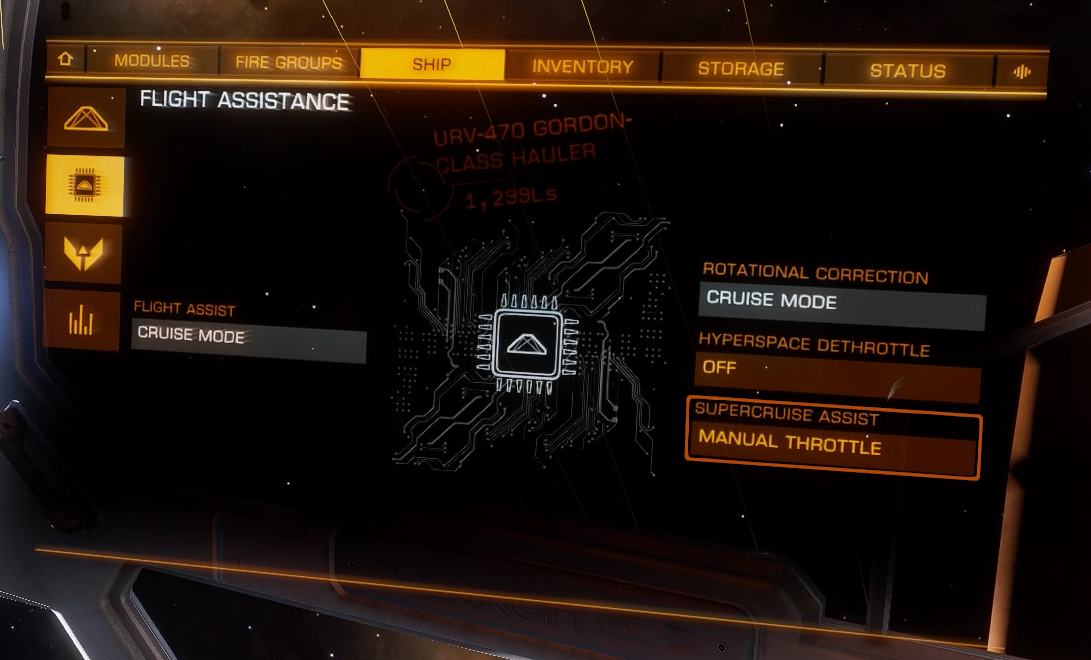Switch to the Inventory tab

(x=583, y=67)
